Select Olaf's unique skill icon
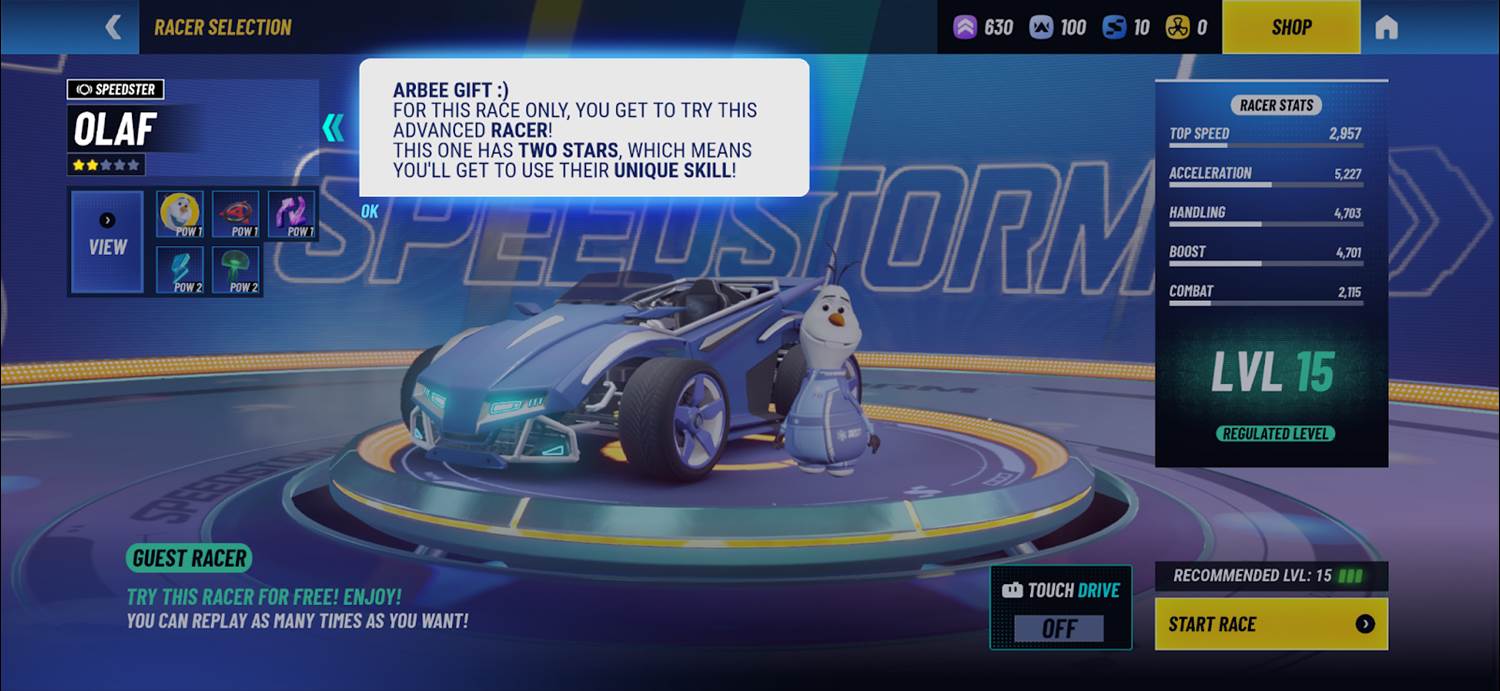Image resolution: width=1500 pixels, height=691 pixels. [180, 214]
